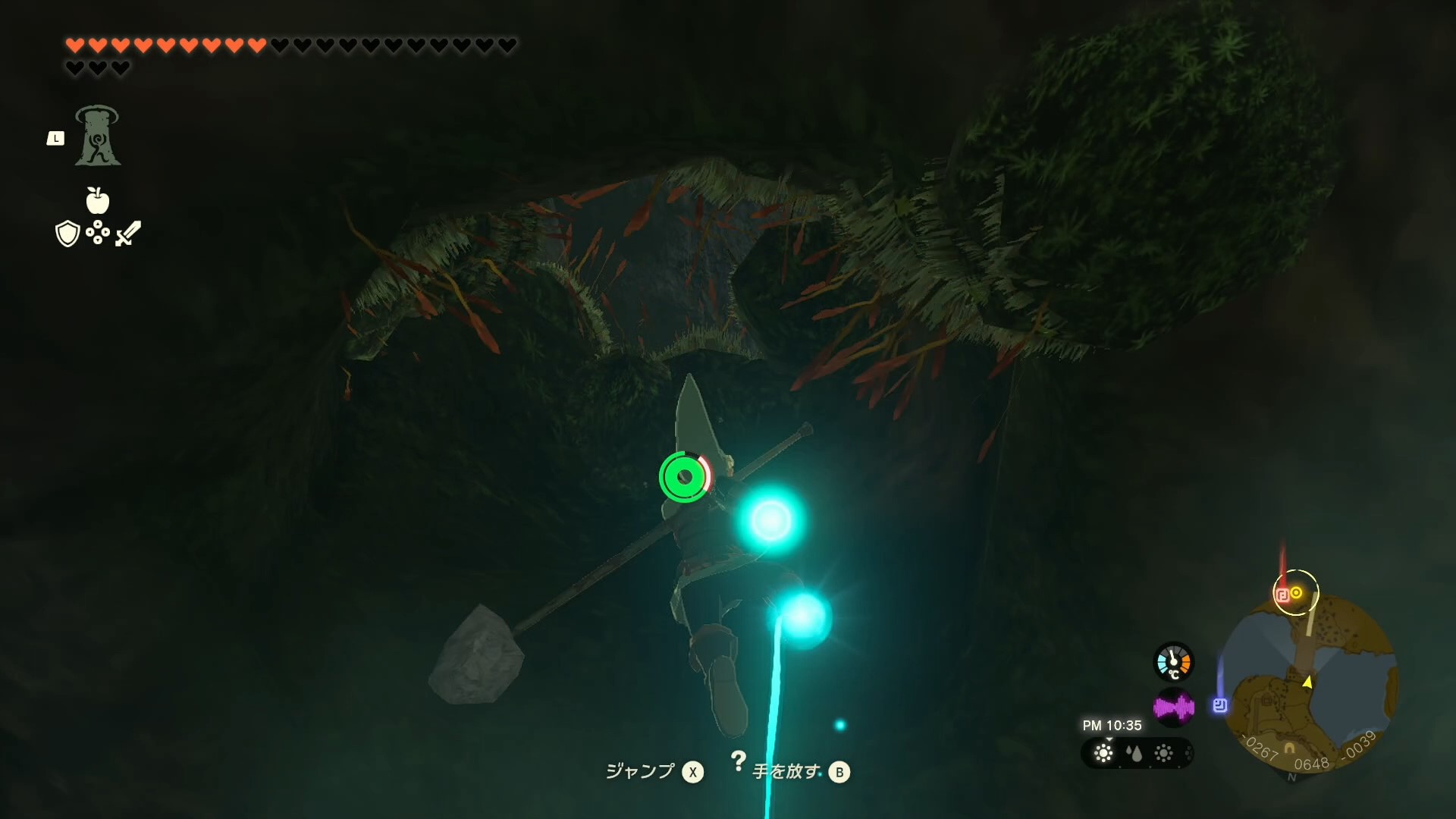Open the sword weapon quick-select icon
This screenshot has width=1456, height=819.
pyautogui.click(x=128, y=233)
